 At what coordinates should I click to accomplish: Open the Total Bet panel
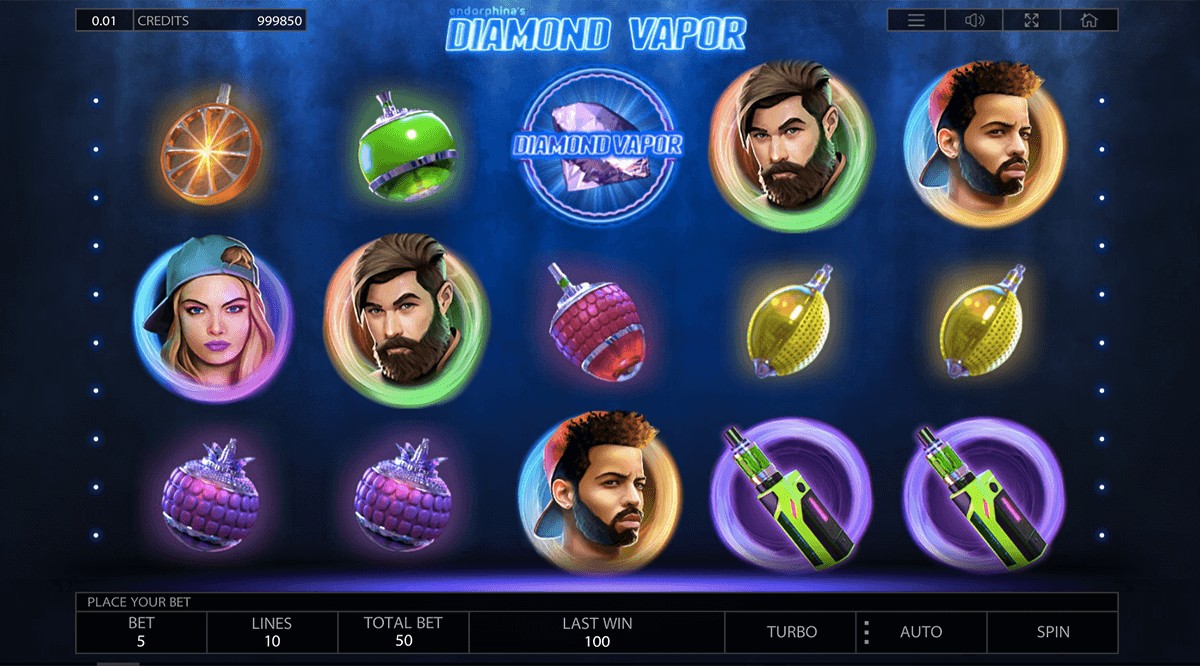click(x=403, y=632)
